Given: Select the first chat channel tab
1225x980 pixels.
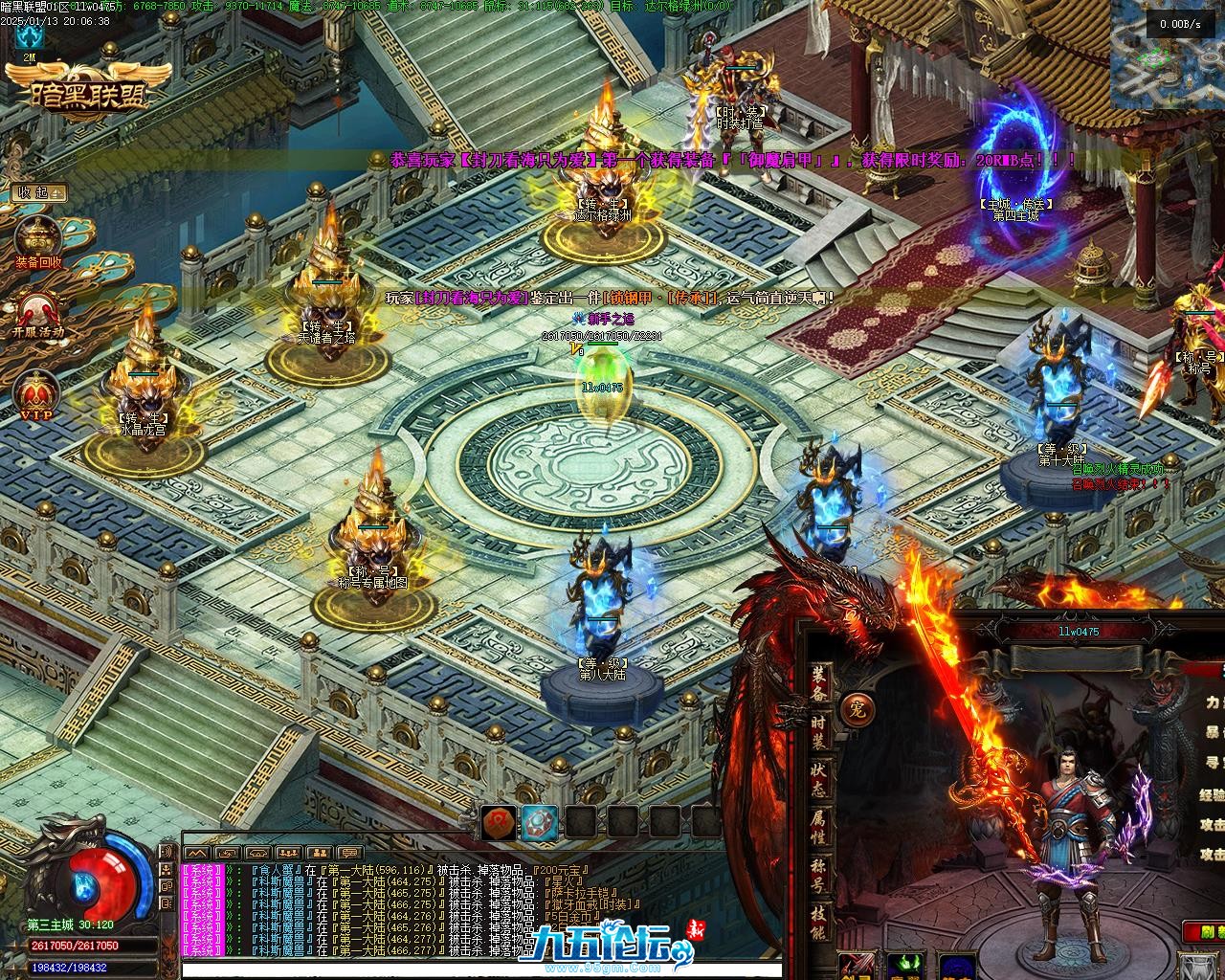Looking at the screenshot, I should 196,852.
